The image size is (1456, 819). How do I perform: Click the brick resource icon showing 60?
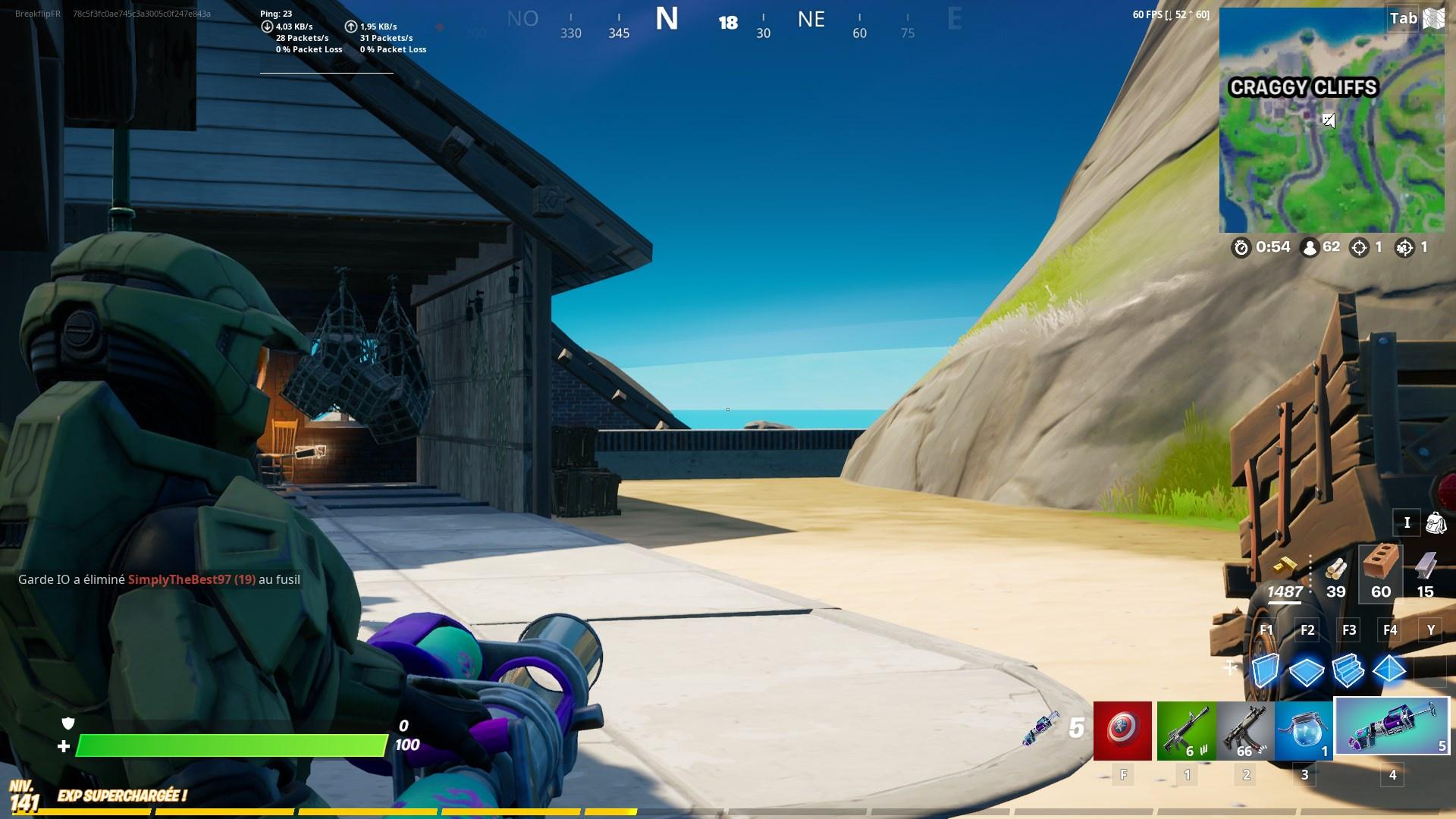tap(1379, 573)
